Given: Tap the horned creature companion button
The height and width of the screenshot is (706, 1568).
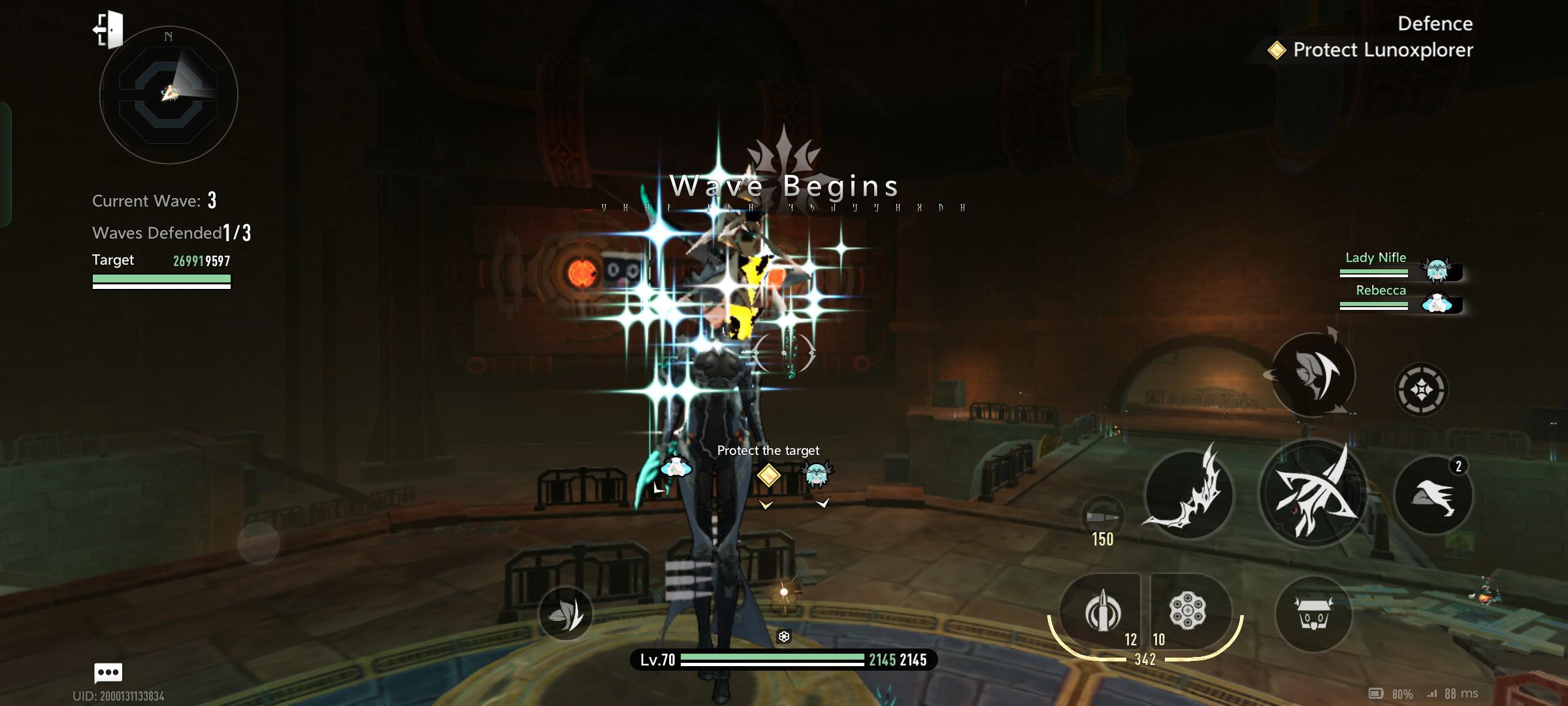Looking at the screenshot, I should coord(1313,614).
